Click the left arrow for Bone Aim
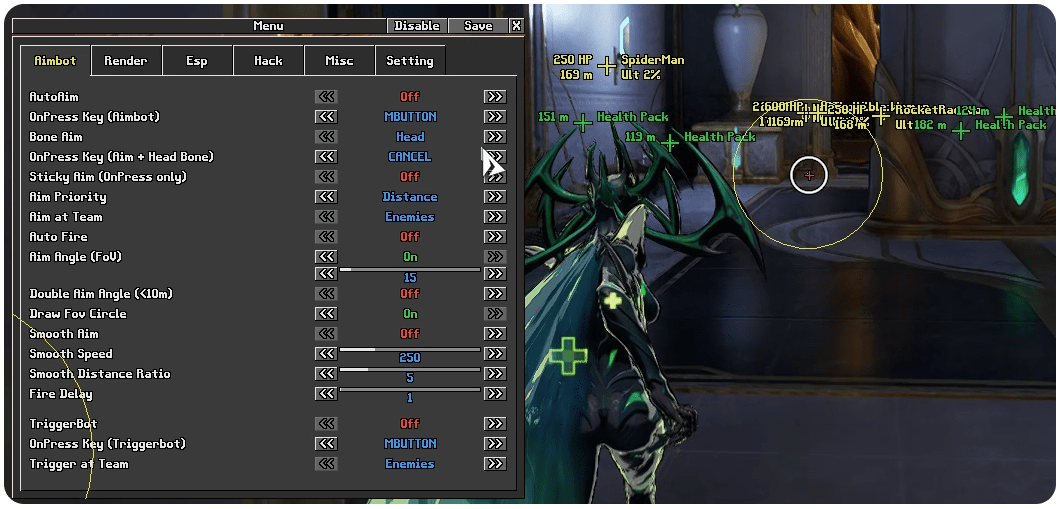Screen dimensions: 1061x509 click(326, 137)
